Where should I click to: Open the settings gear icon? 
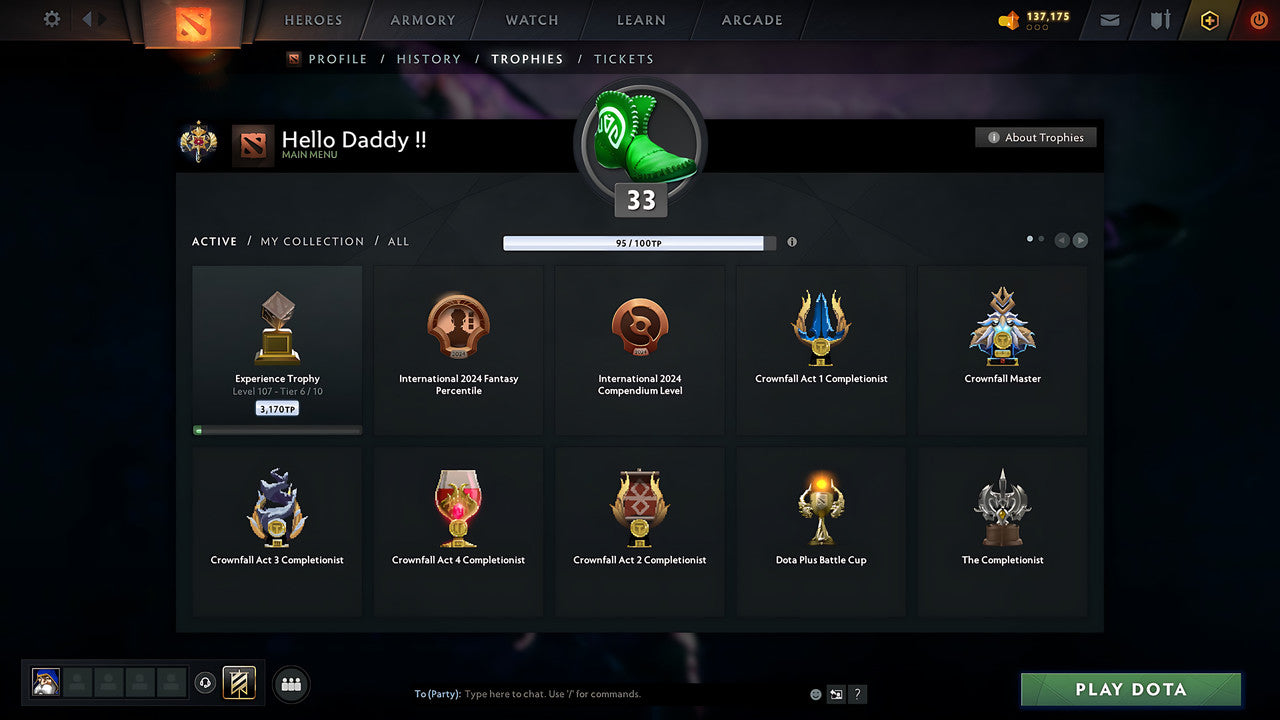tap(50, 20)
